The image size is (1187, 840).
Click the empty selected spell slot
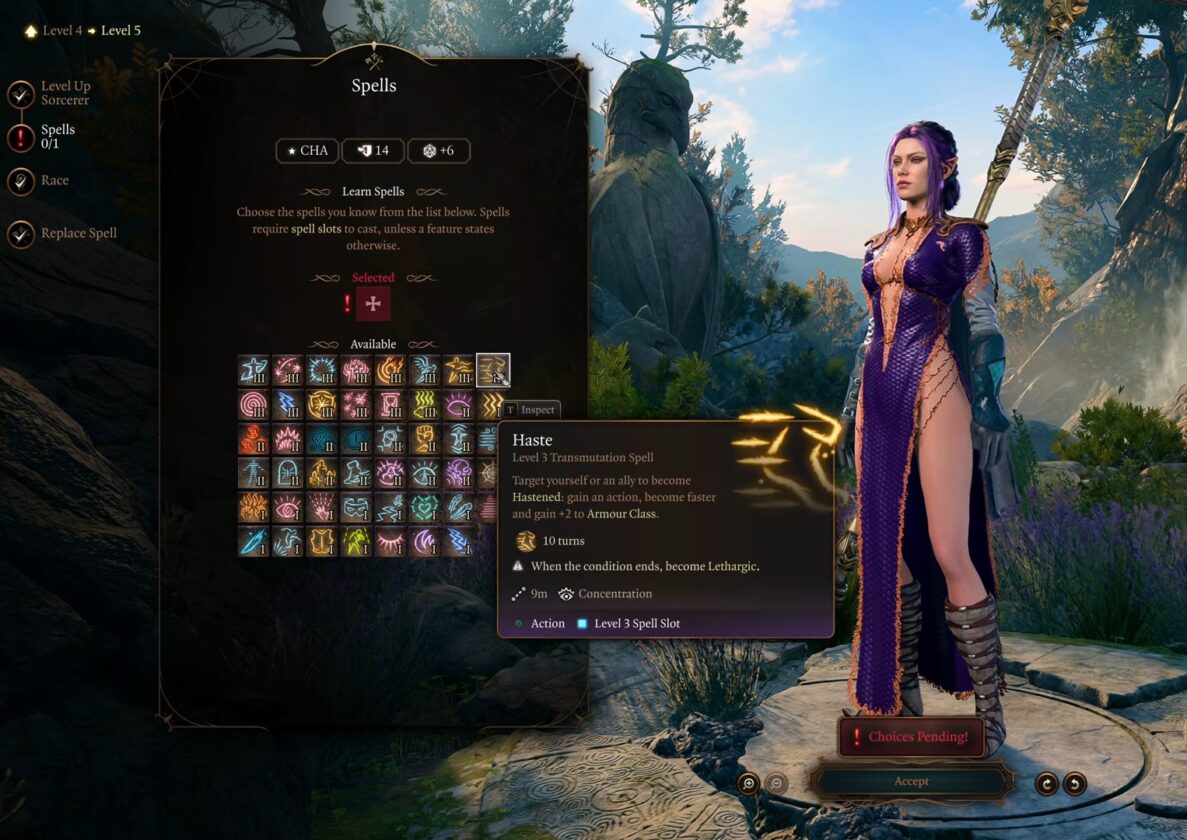pos(373,303)
